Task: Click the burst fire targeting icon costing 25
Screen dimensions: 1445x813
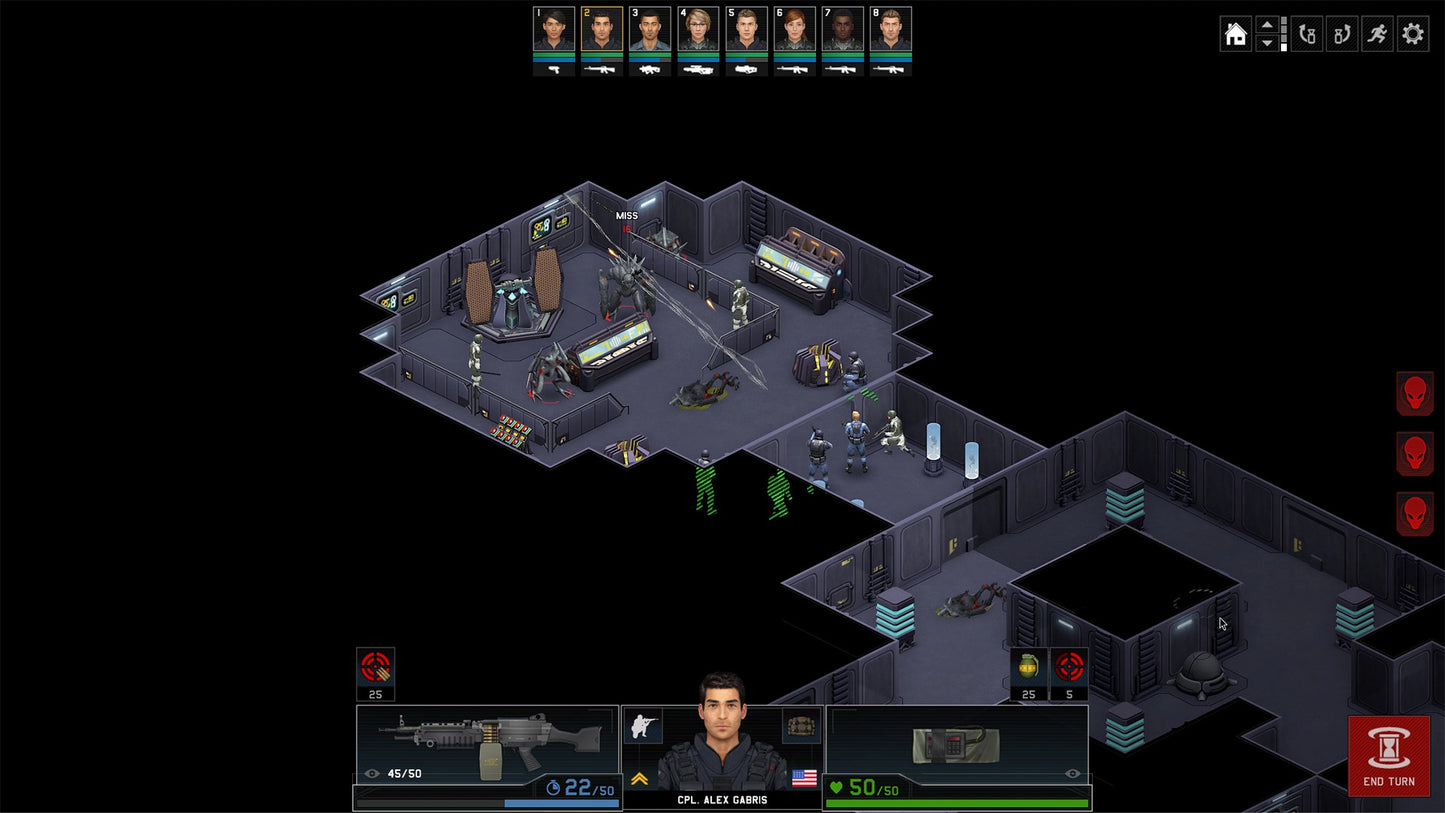Action: (375, 665)
